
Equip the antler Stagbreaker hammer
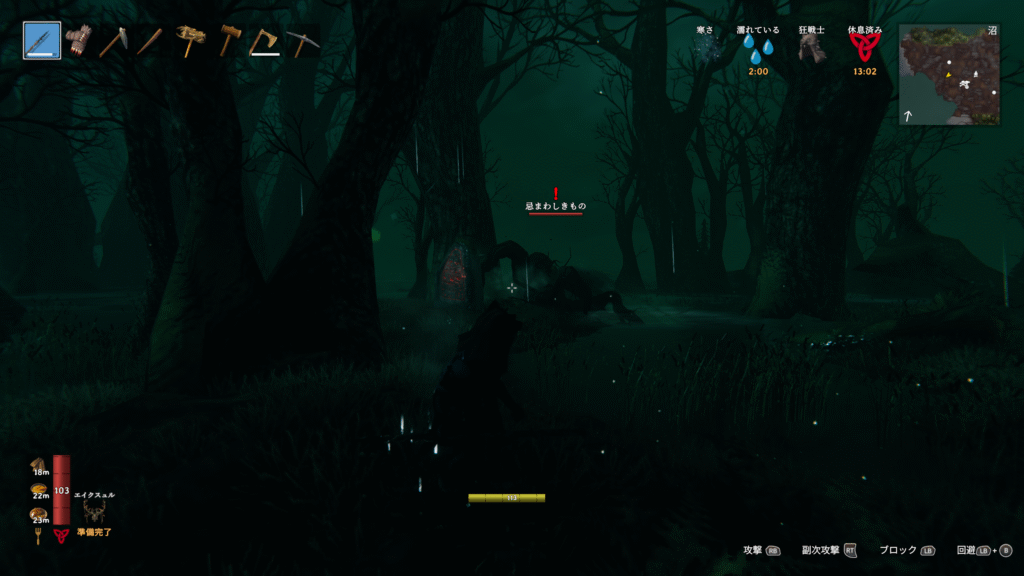click(188, 41)
